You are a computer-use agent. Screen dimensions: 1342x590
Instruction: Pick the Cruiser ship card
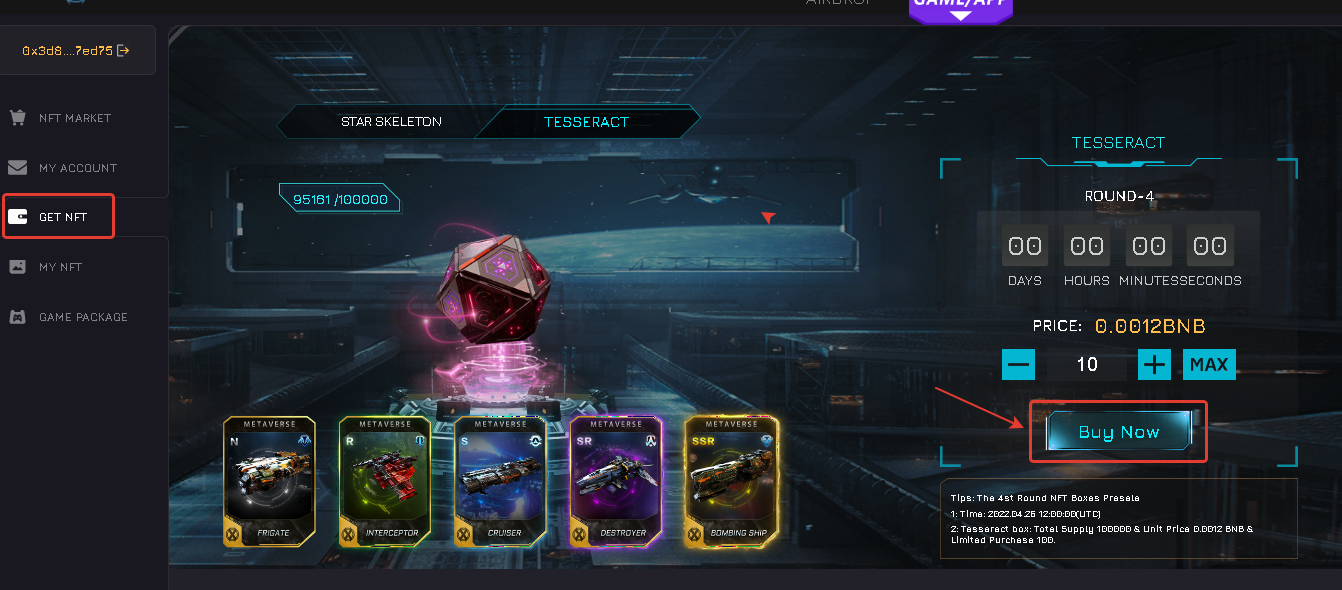[x=500, y=481]
